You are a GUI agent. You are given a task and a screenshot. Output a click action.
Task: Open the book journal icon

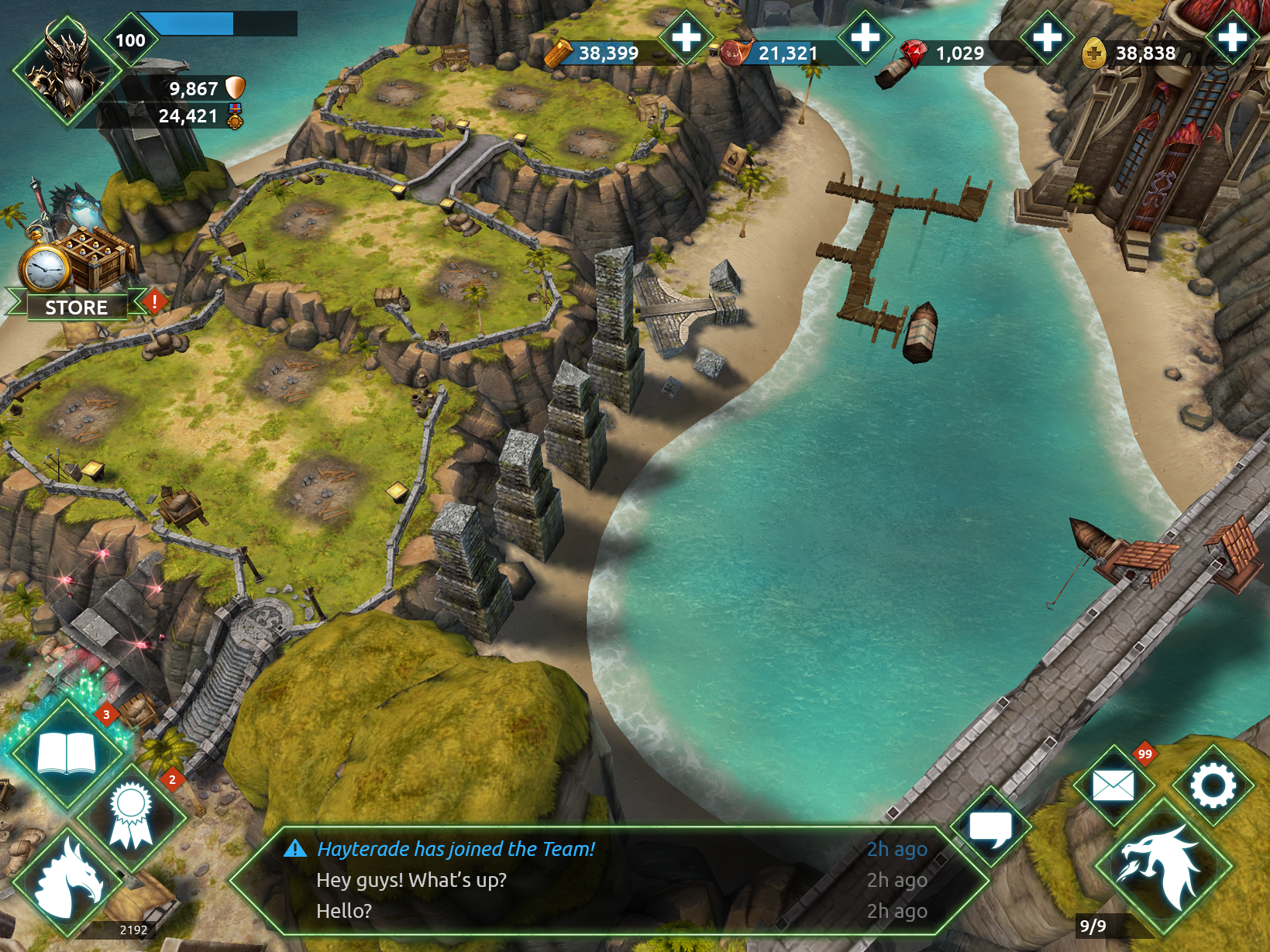coord(67,754)
